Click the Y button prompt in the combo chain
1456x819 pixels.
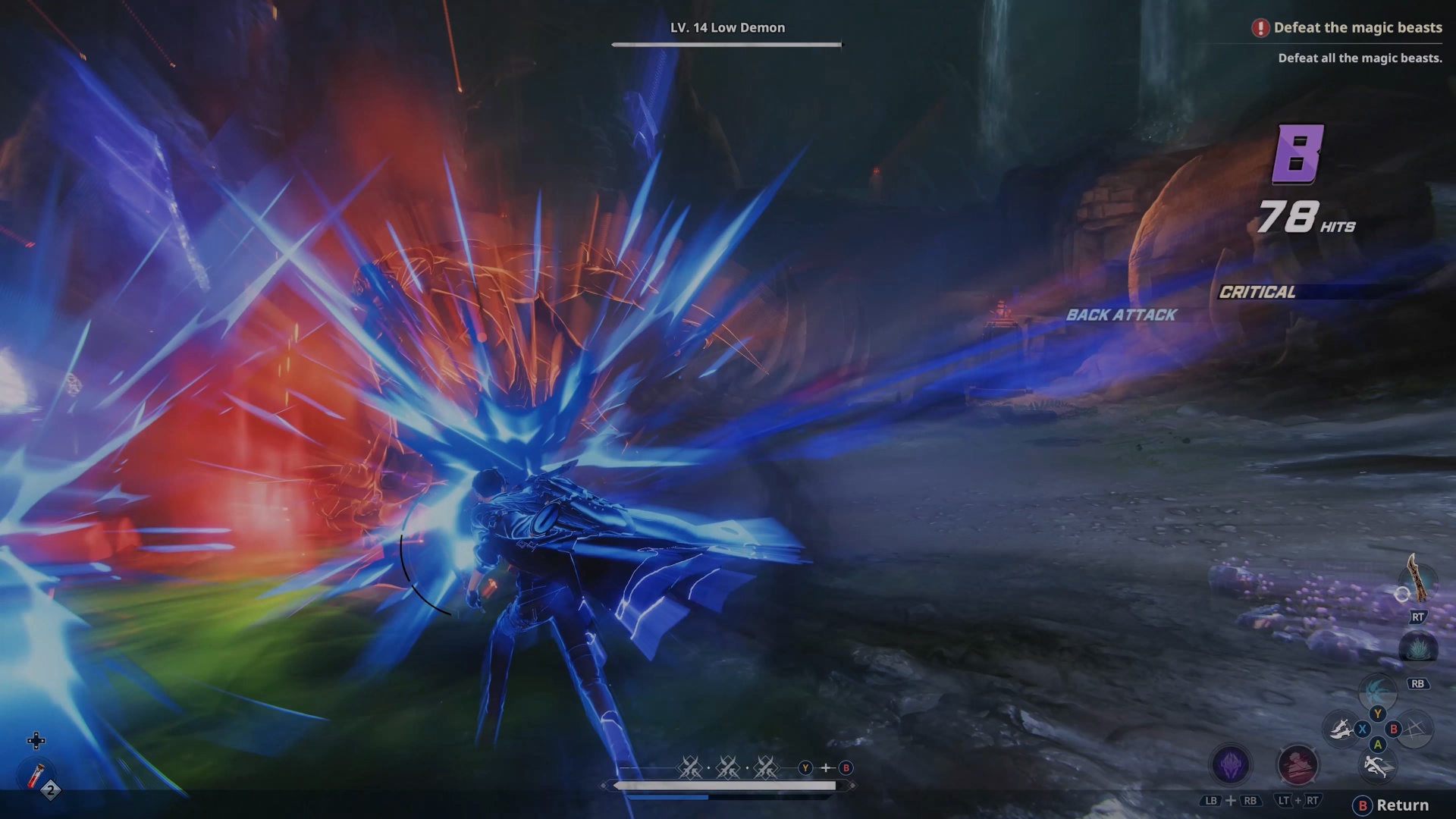tap(805, 768)
